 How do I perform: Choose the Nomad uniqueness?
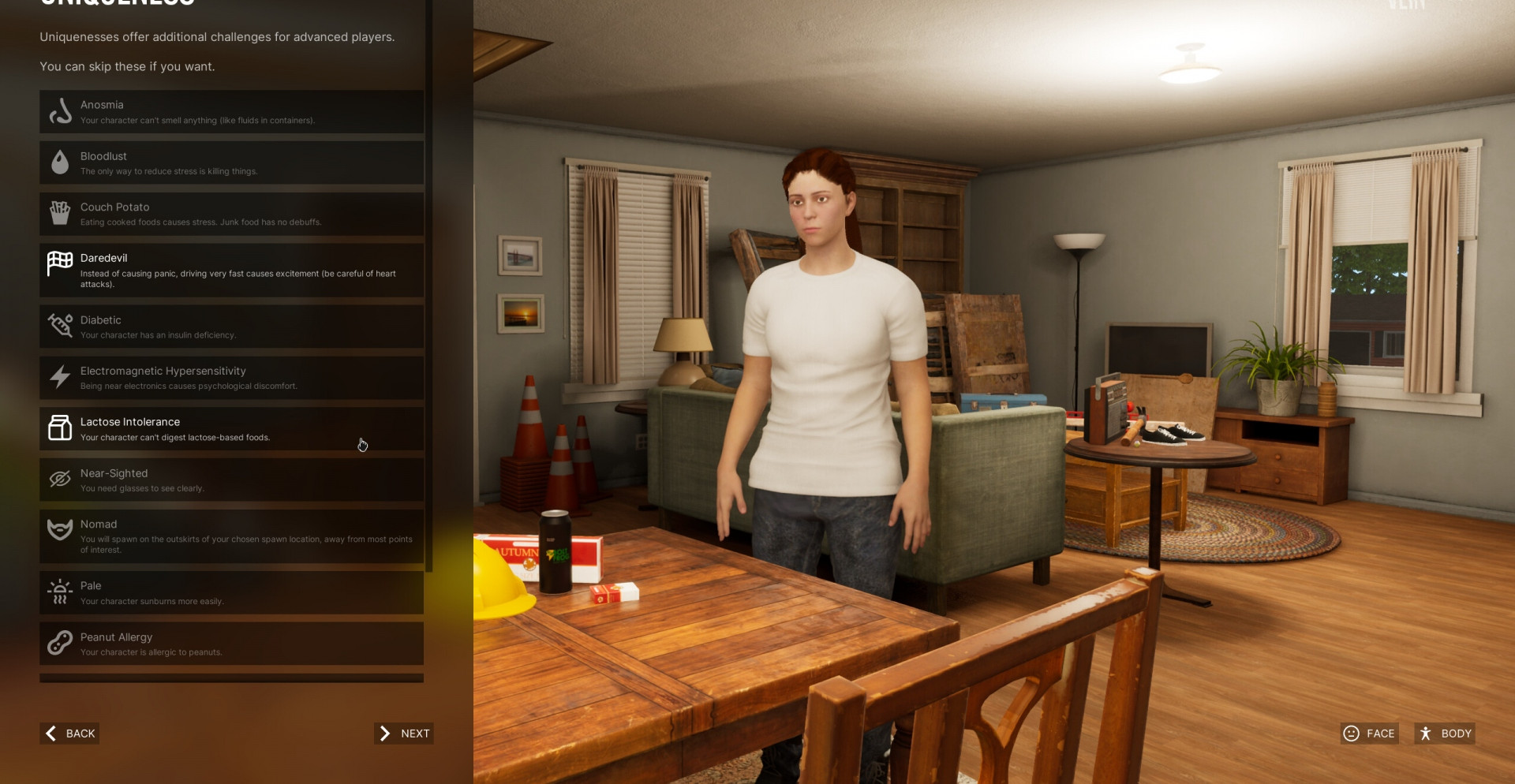pos(231,536)
